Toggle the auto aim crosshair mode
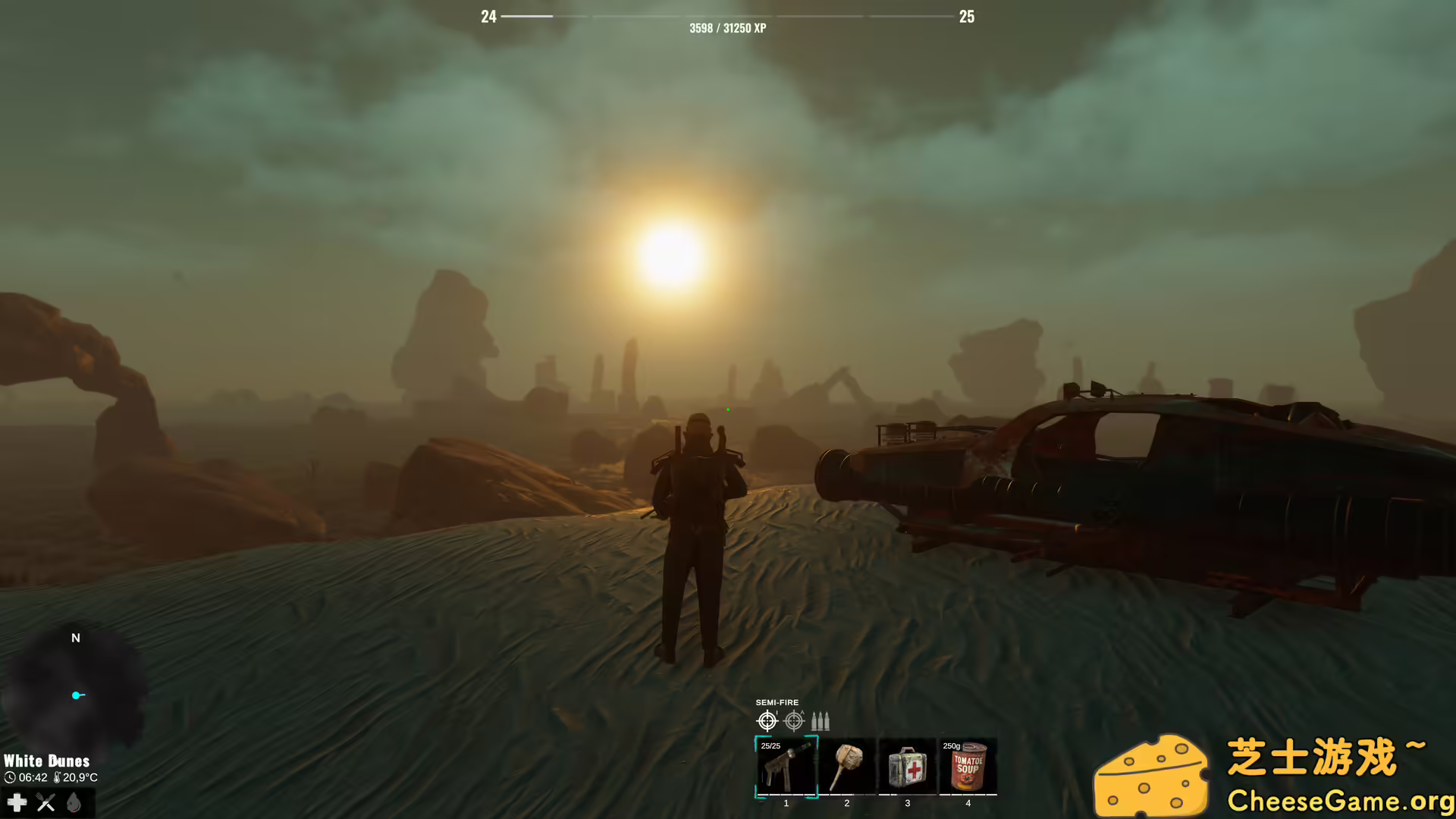The height and width of the screenshot is (819, 1456). 794,720
